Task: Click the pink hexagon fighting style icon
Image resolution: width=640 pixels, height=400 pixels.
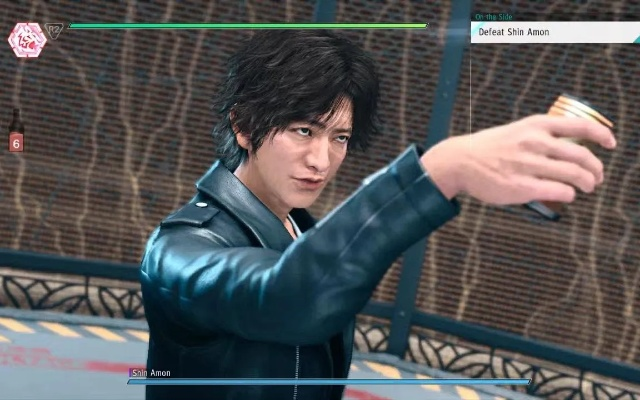Action: (x=24, y=38)
